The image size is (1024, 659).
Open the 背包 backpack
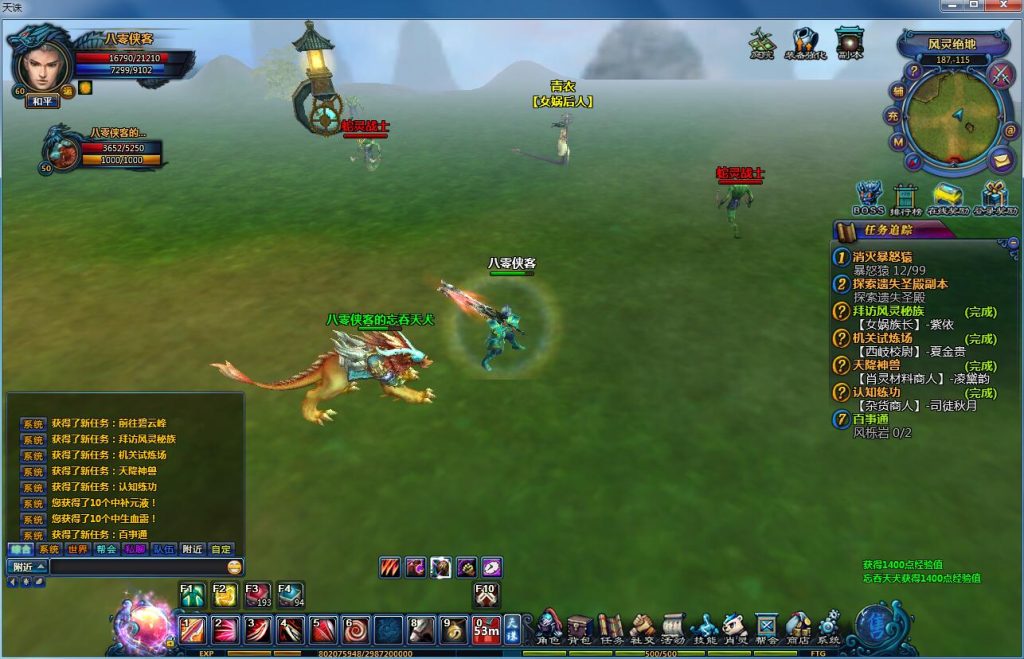pos(579,627)
